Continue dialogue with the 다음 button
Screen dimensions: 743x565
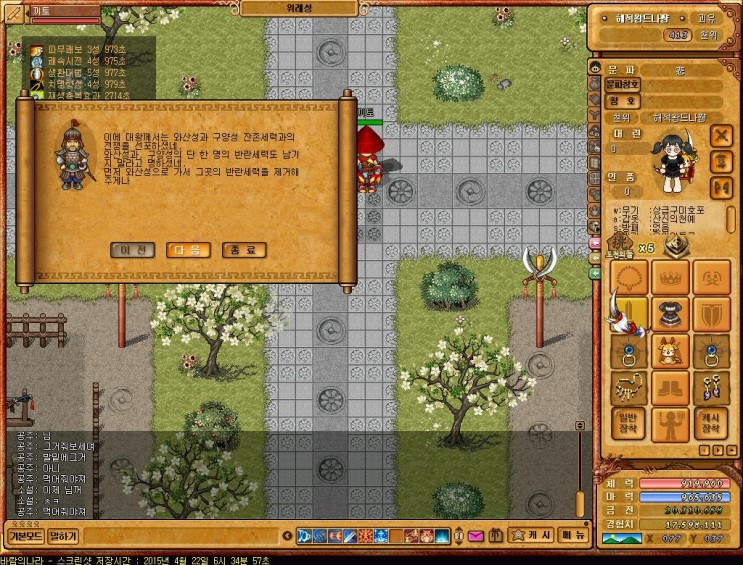point(188,250)
